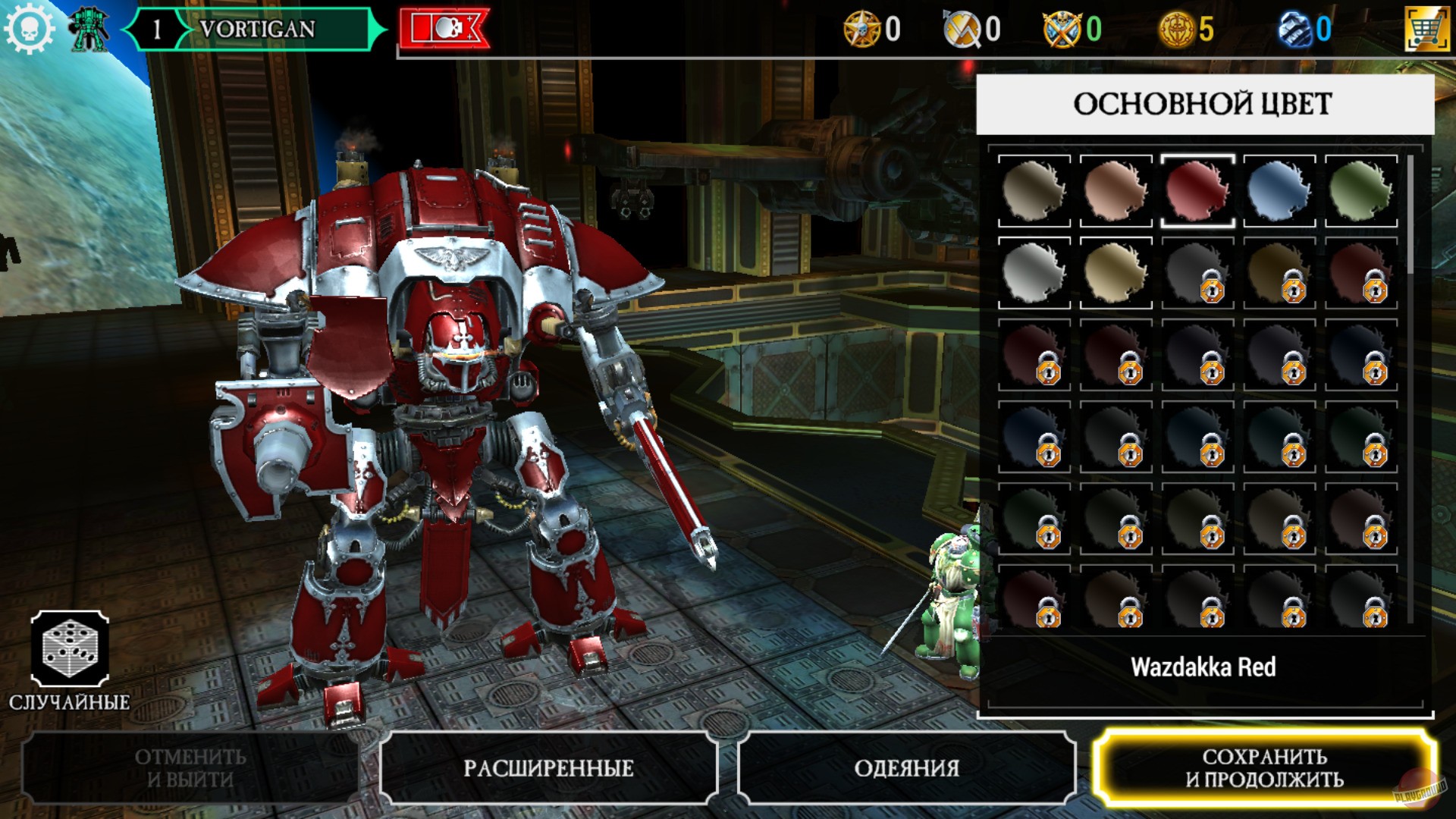1456x819 pixels.
Task: Select the olive green color swatch
Action: (1361, 190)
